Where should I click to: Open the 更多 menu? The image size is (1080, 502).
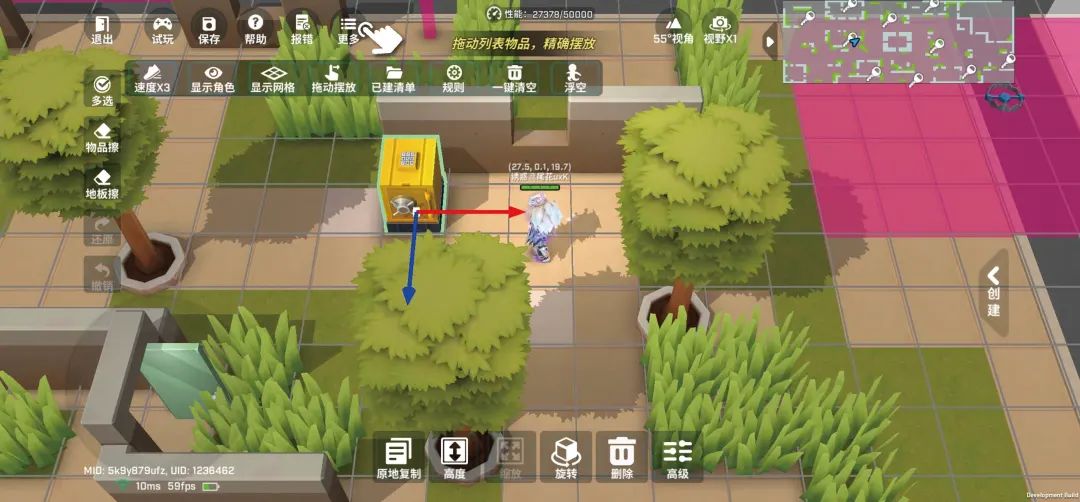pos(348,28)
